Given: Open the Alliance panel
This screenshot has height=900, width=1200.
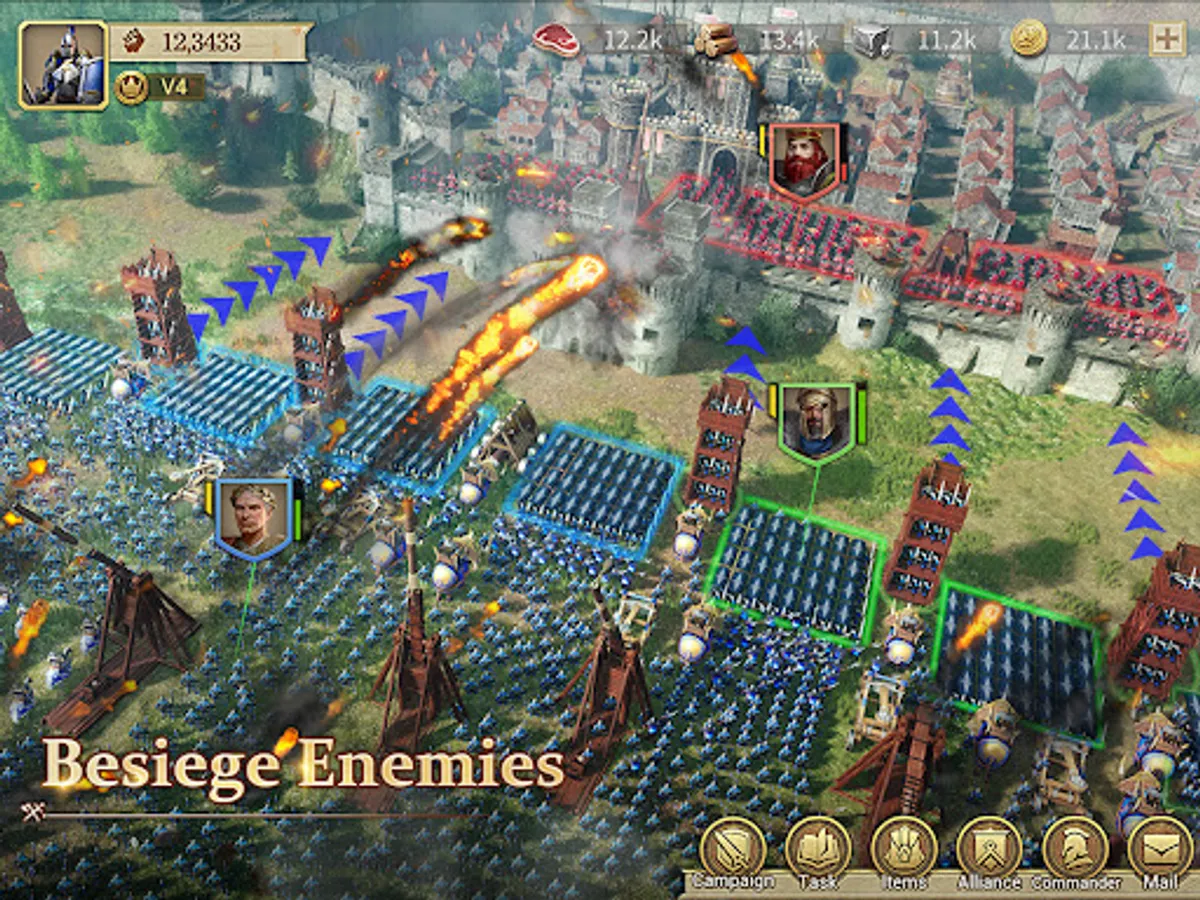Looking at the screenshot, I should click(x=988, y=850).
